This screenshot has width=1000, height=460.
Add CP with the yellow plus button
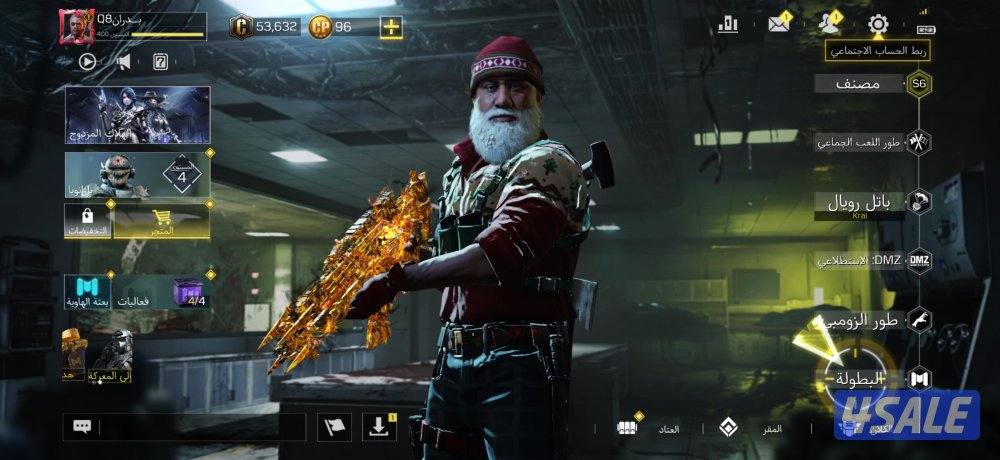tap(391, 27)
